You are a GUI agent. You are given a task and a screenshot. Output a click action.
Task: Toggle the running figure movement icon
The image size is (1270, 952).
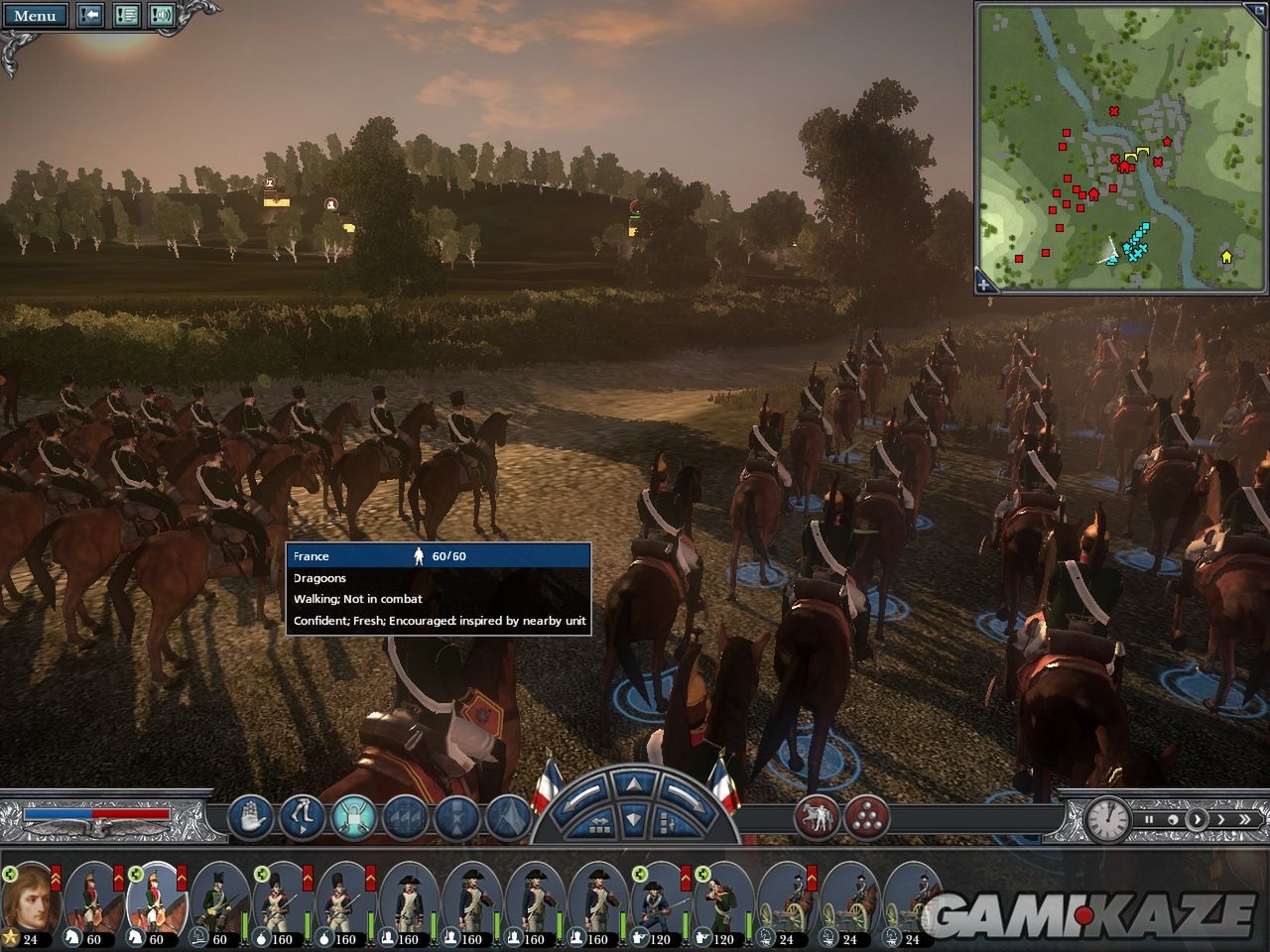tap(302, 818)
